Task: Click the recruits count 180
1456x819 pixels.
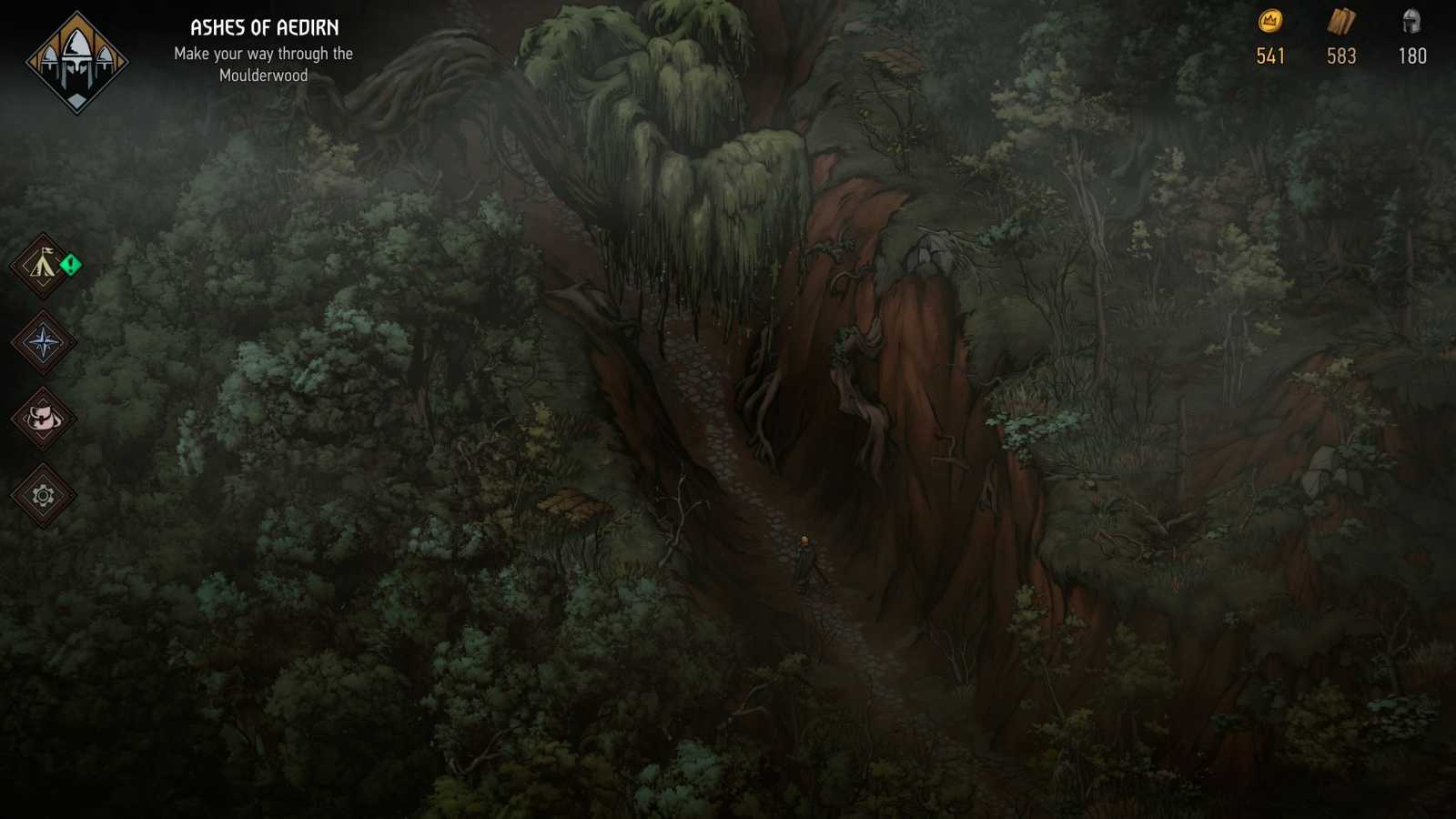Action: point(1412,56)
